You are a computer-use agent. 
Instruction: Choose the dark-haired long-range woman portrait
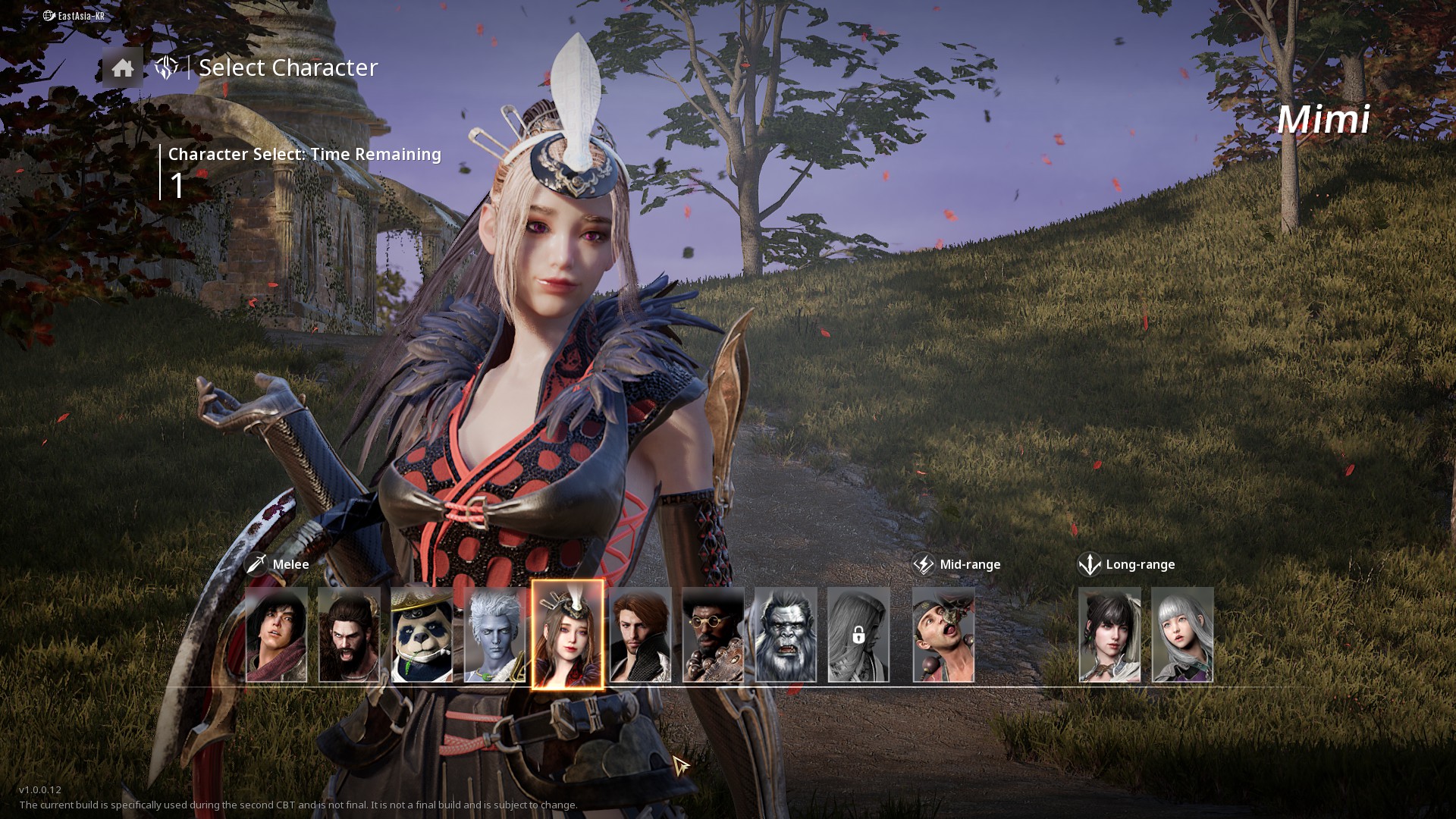(1109, 635)
